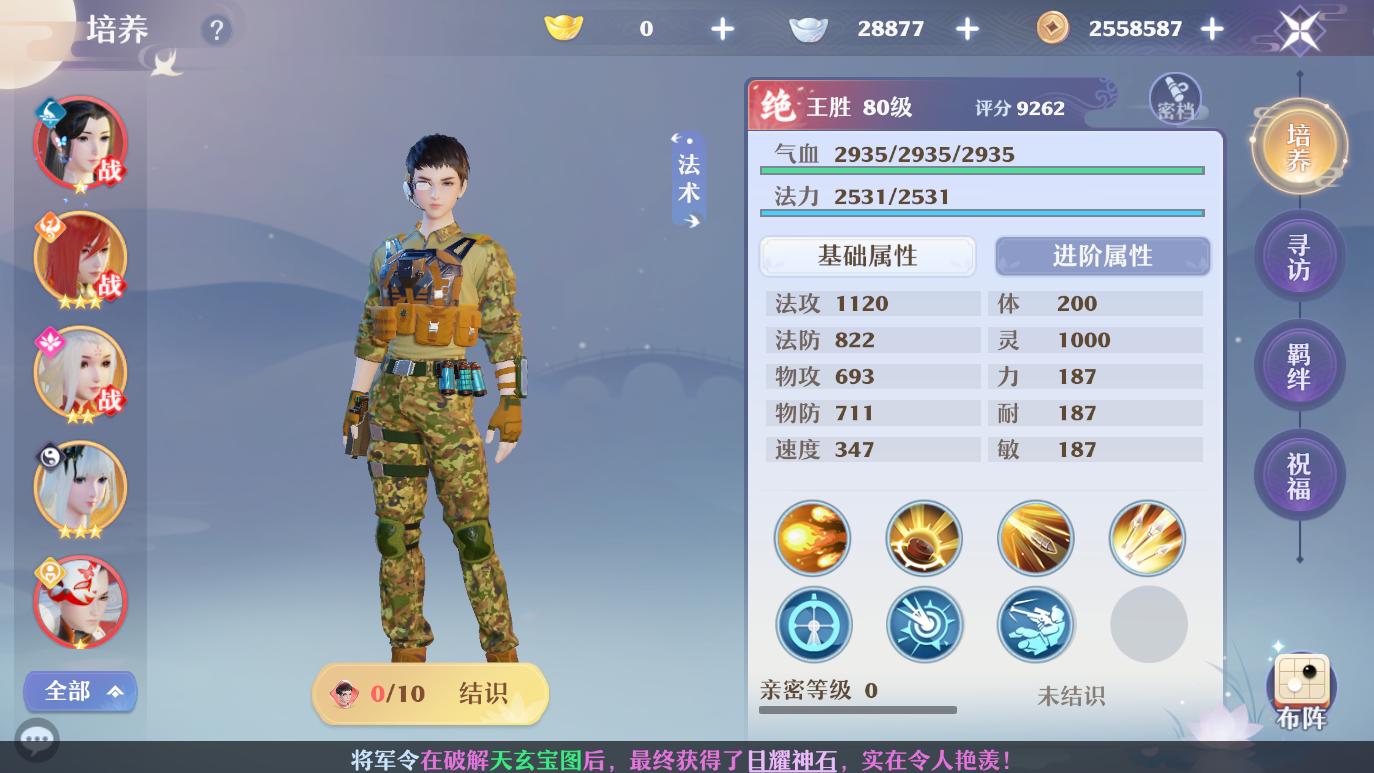Expand the 法术 side panel

tap(688, 178)
